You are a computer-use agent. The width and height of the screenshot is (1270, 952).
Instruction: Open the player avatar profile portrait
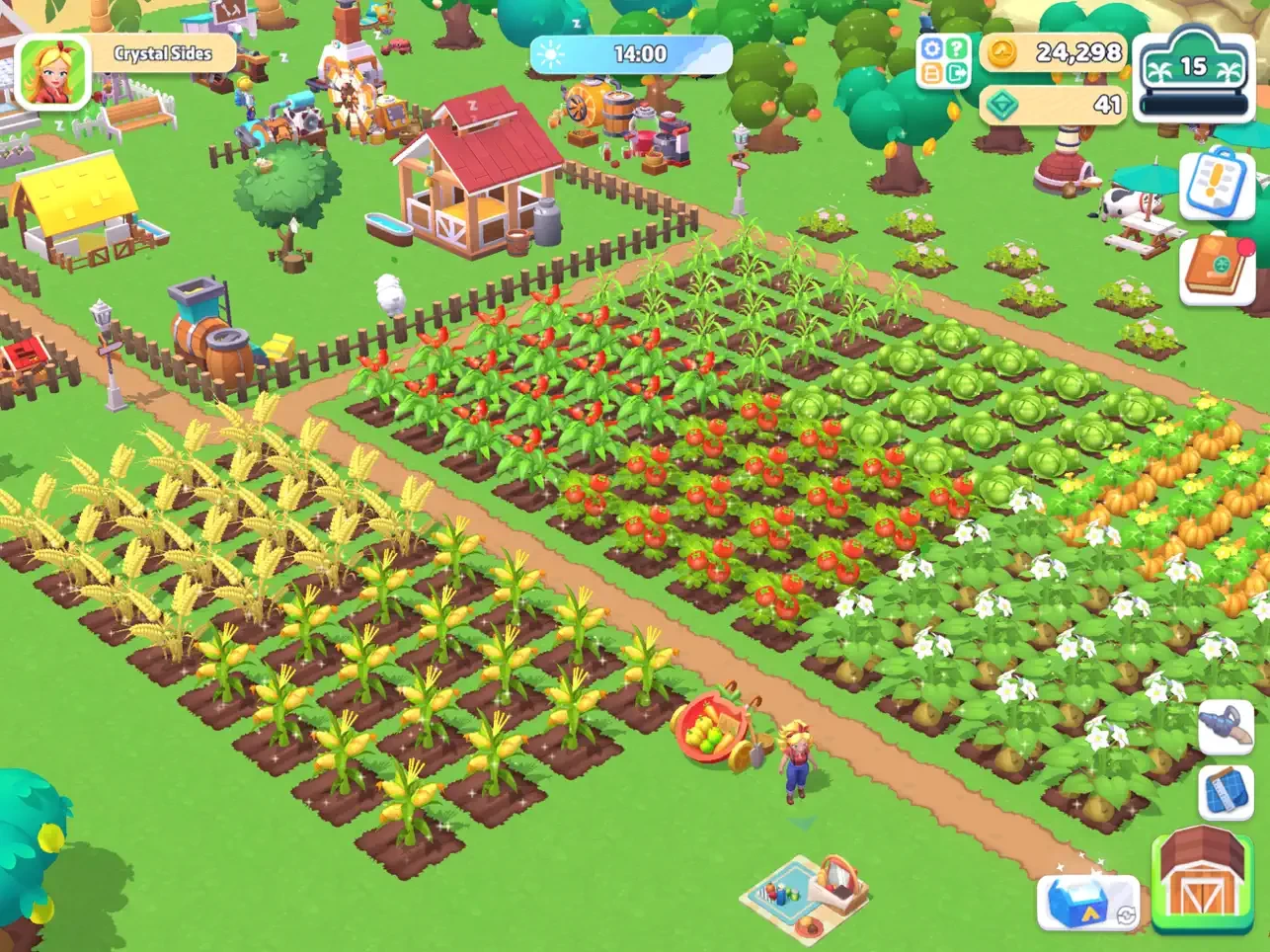coord(52,72)
